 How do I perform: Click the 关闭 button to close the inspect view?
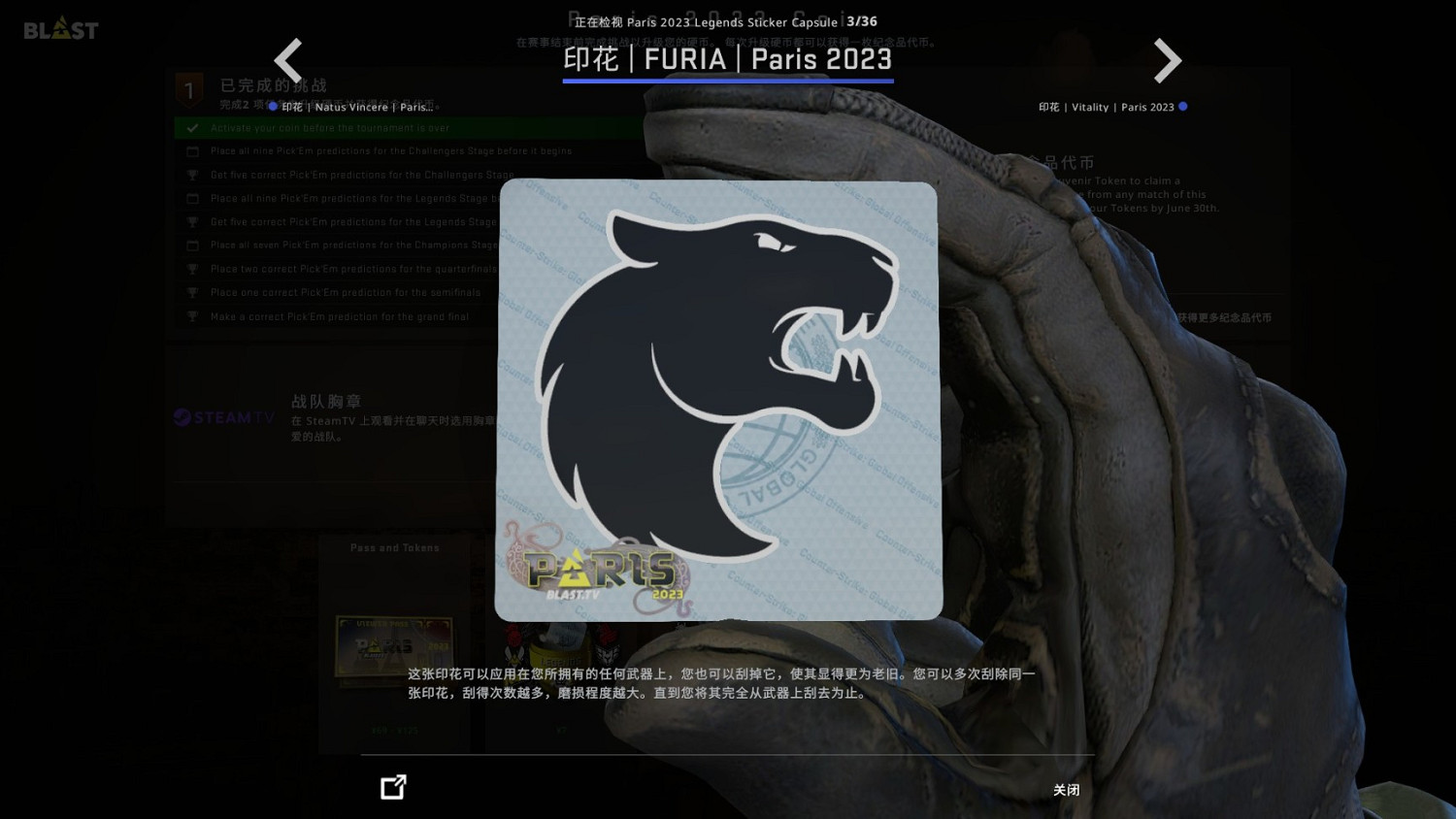[x=1066, y=790]
